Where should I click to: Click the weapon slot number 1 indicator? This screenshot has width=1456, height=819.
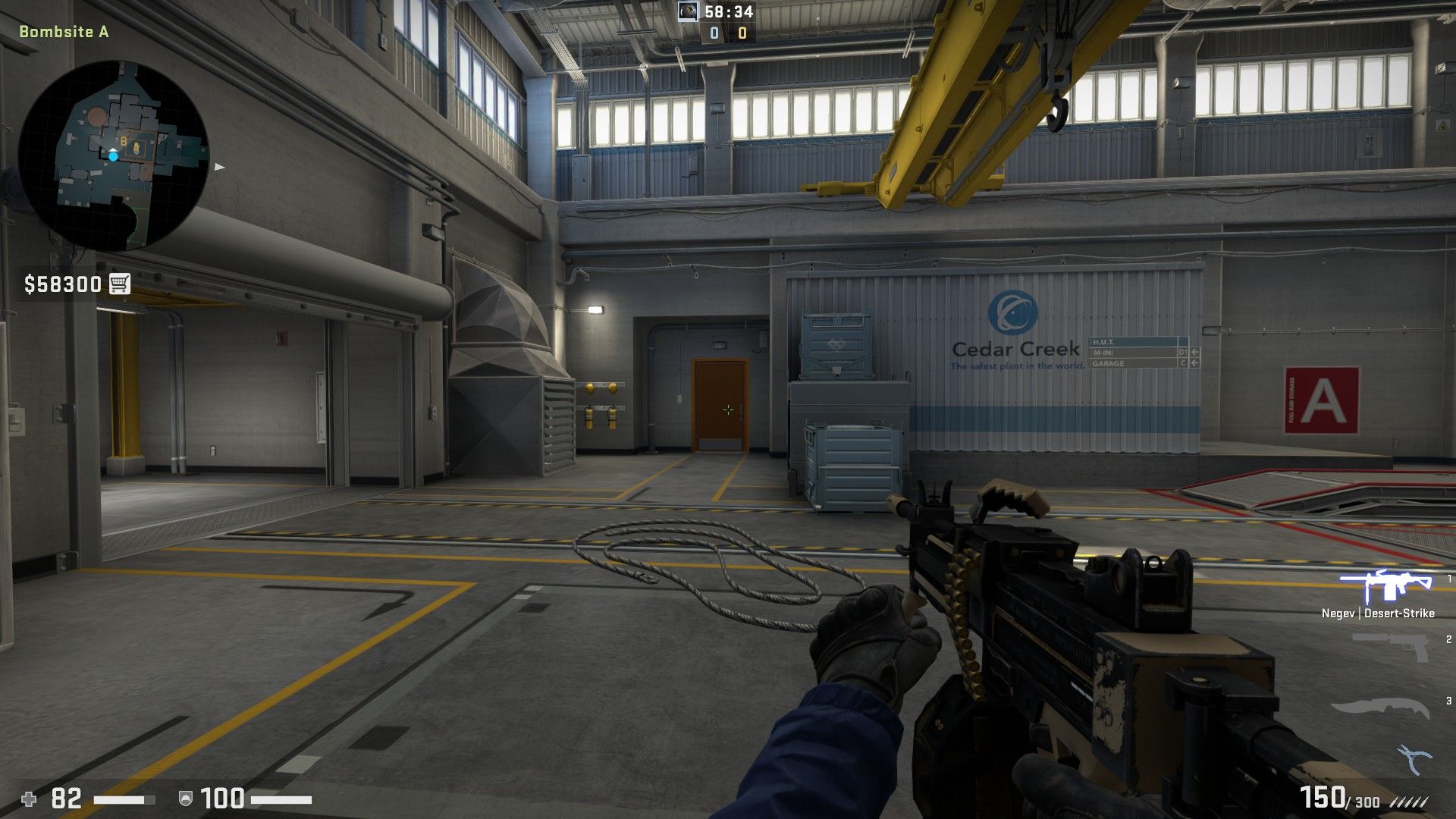click(1448, 579)
